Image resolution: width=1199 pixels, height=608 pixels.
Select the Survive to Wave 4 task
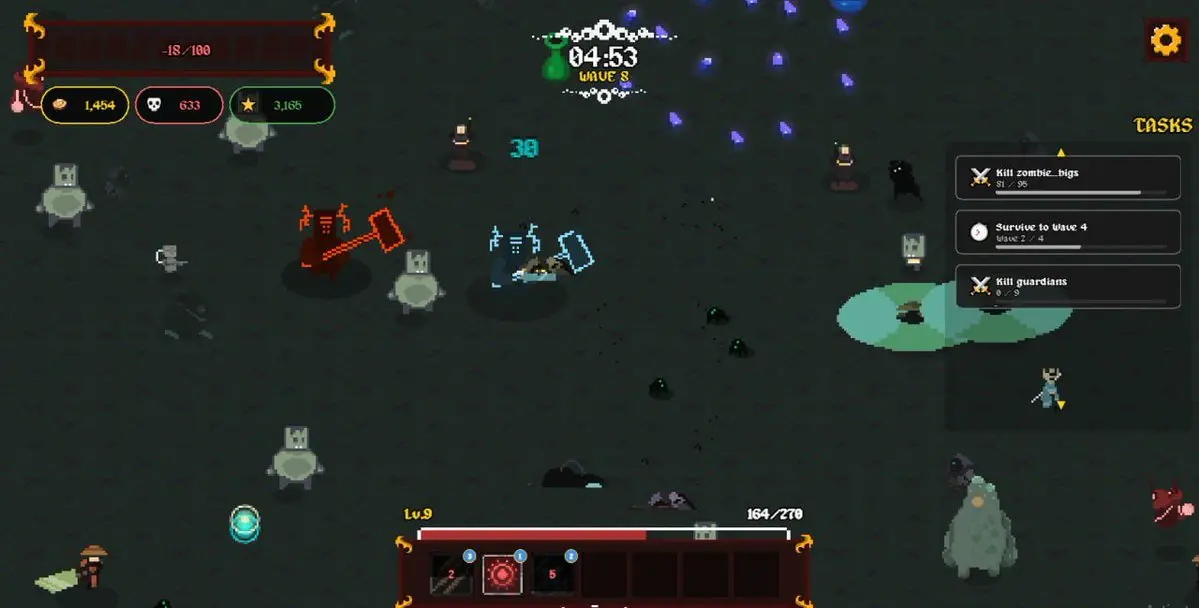pos(1061,232)
